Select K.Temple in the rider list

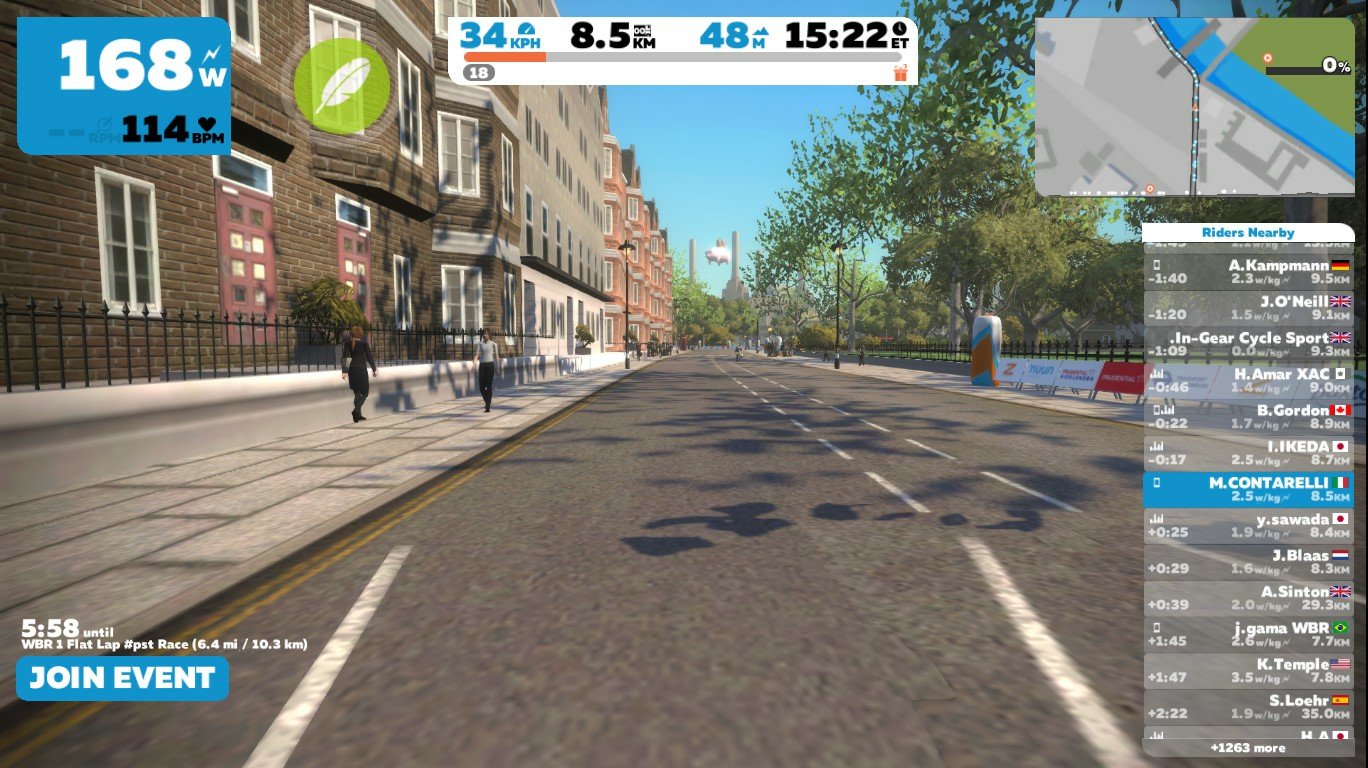click(1248, 671)
